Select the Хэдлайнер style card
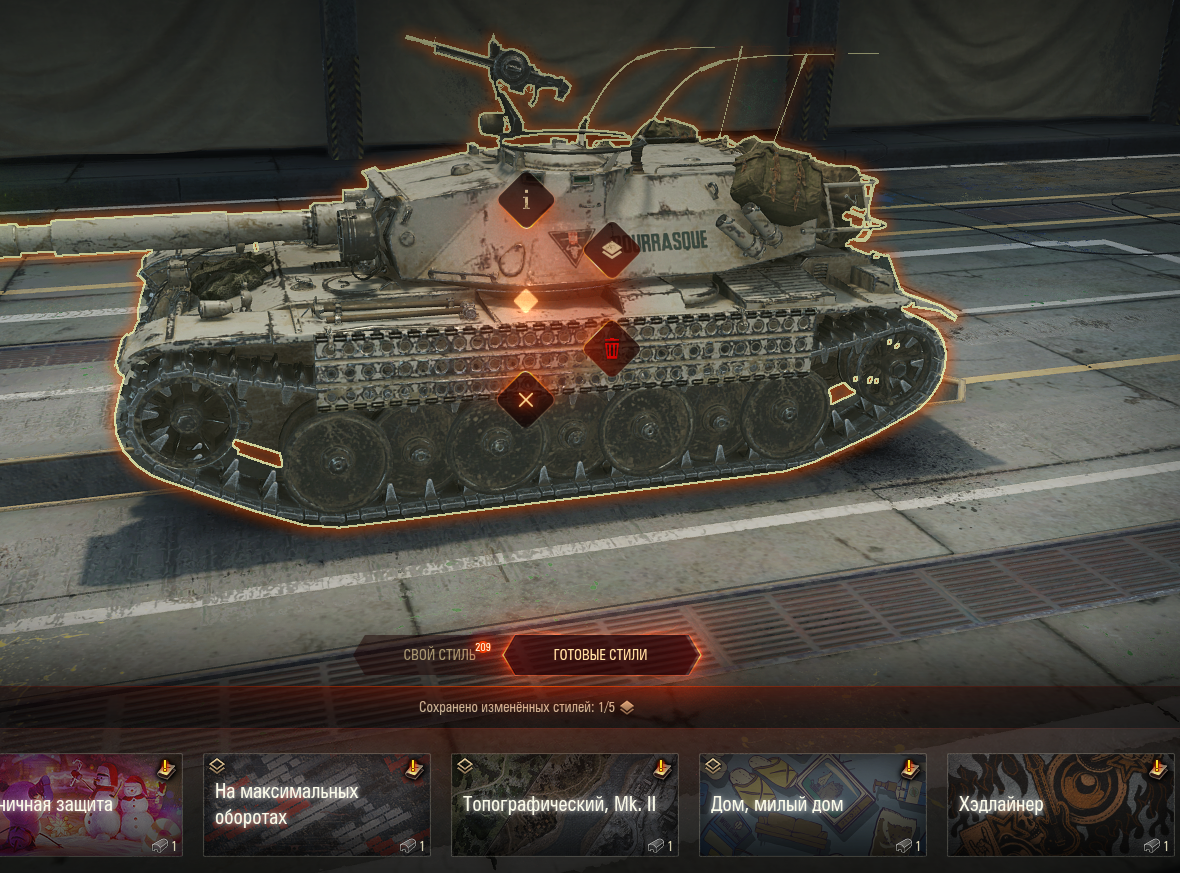The image size is (1180, 873). pyautogui.click(x=1060, y=805)
